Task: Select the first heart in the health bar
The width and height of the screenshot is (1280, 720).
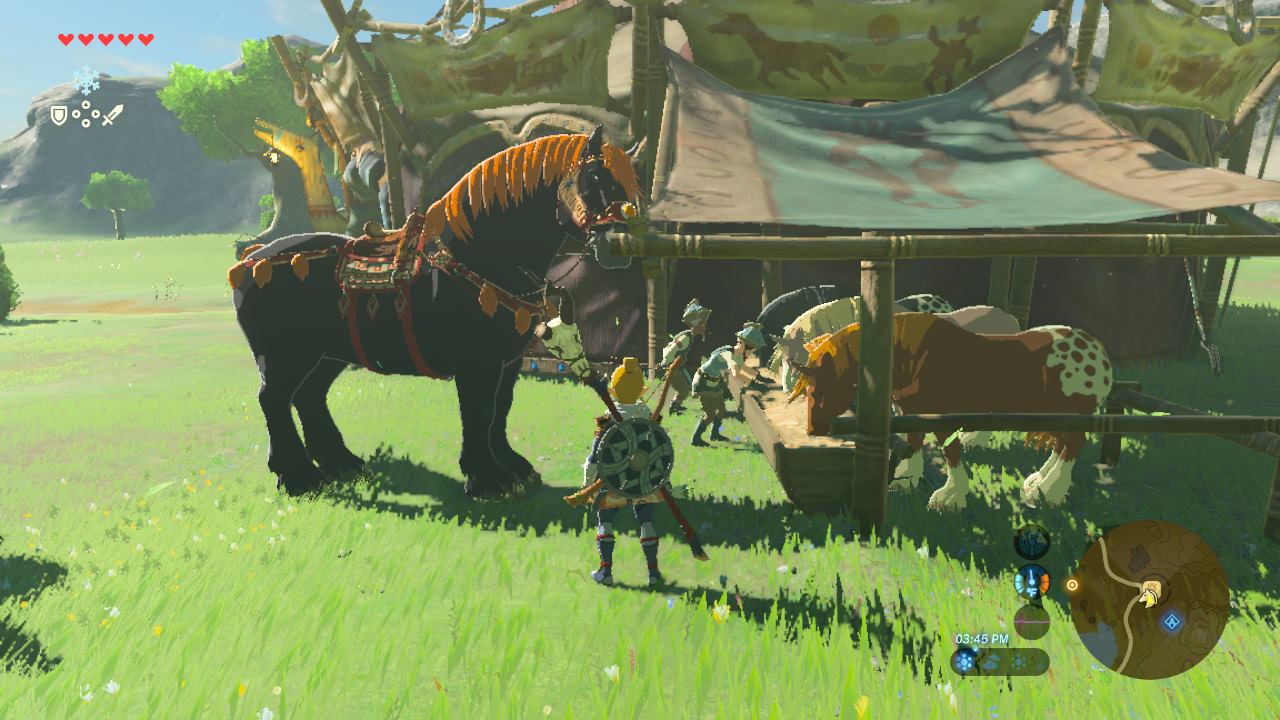Action: [x=65, y=39]
